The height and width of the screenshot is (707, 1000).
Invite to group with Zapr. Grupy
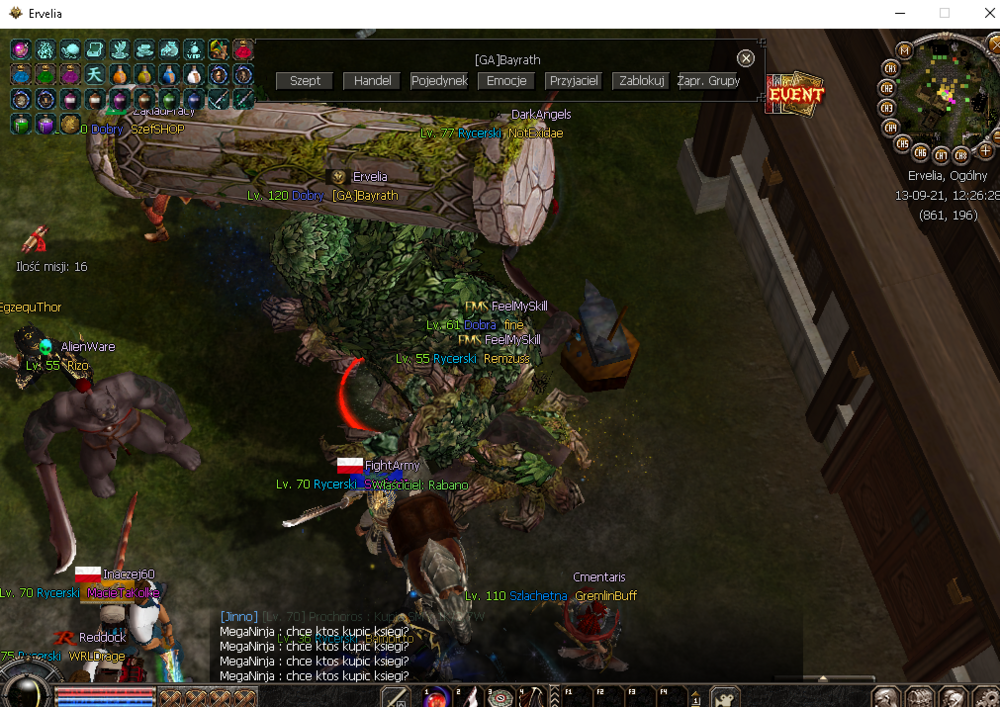(709, 81)
